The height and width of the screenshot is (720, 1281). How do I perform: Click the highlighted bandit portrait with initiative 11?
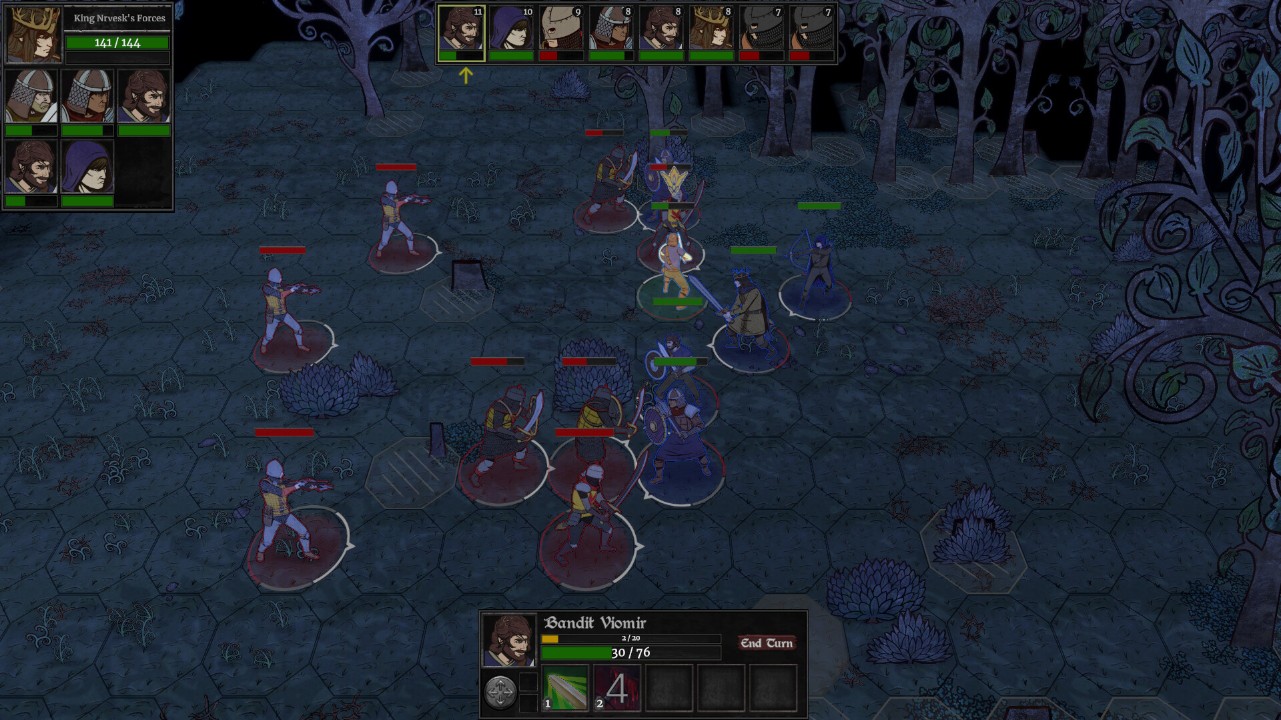pos(461,30)
